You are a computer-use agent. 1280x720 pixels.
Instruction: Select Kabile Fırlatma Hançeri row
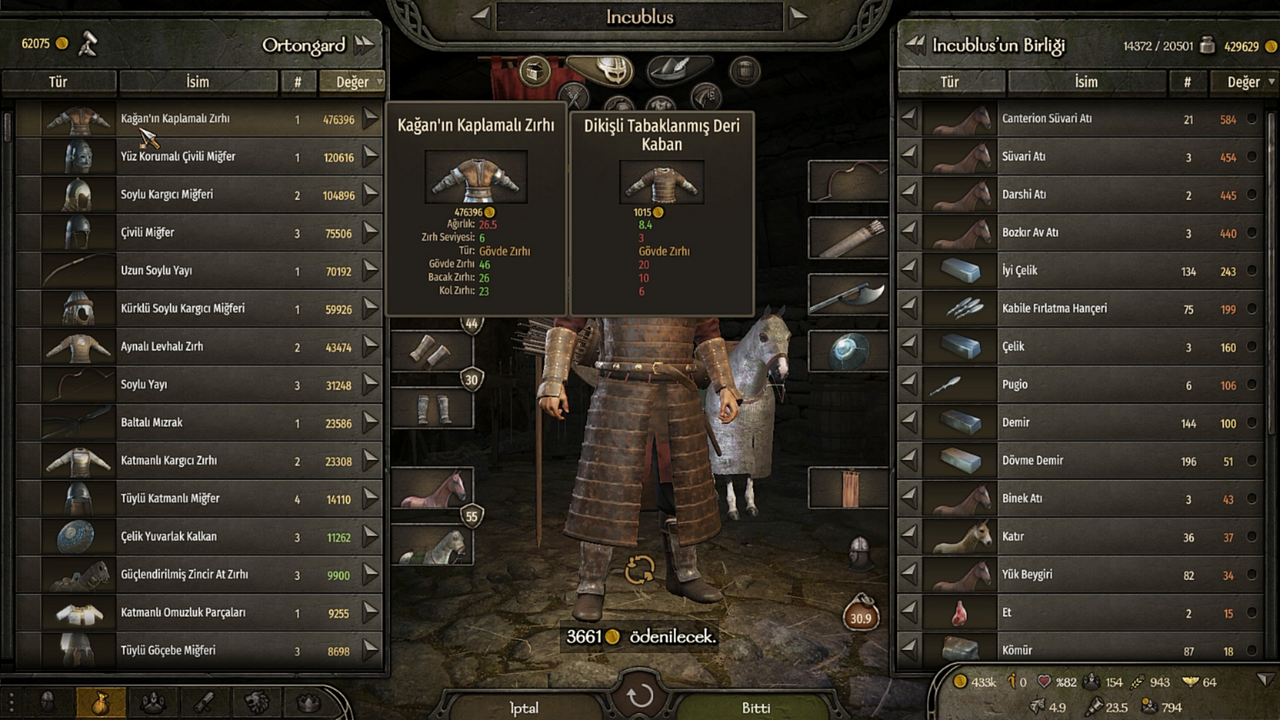[1080, 309]
